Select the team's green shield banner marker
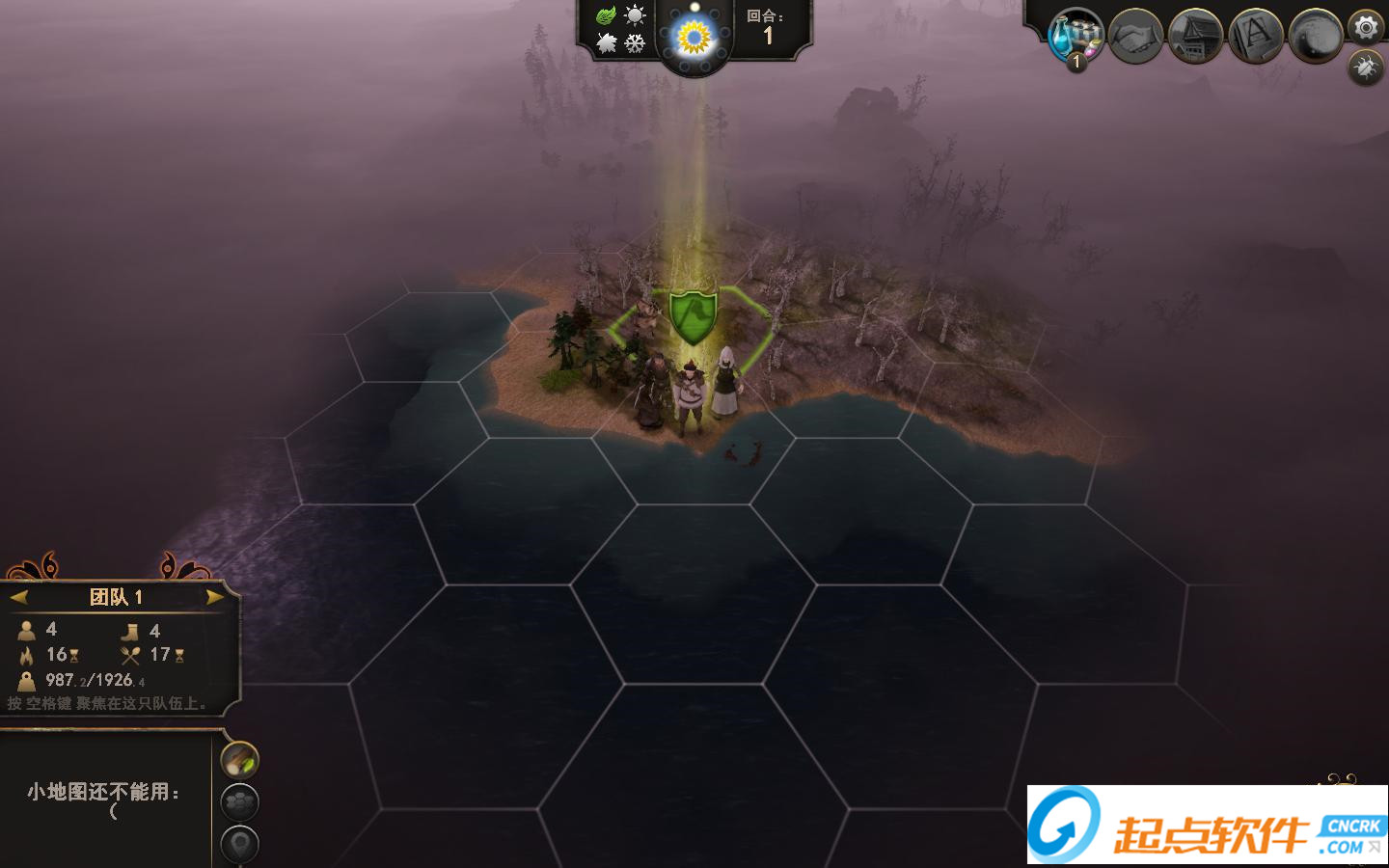Viewport: 1389px width, 868px height. pos(693,315)
